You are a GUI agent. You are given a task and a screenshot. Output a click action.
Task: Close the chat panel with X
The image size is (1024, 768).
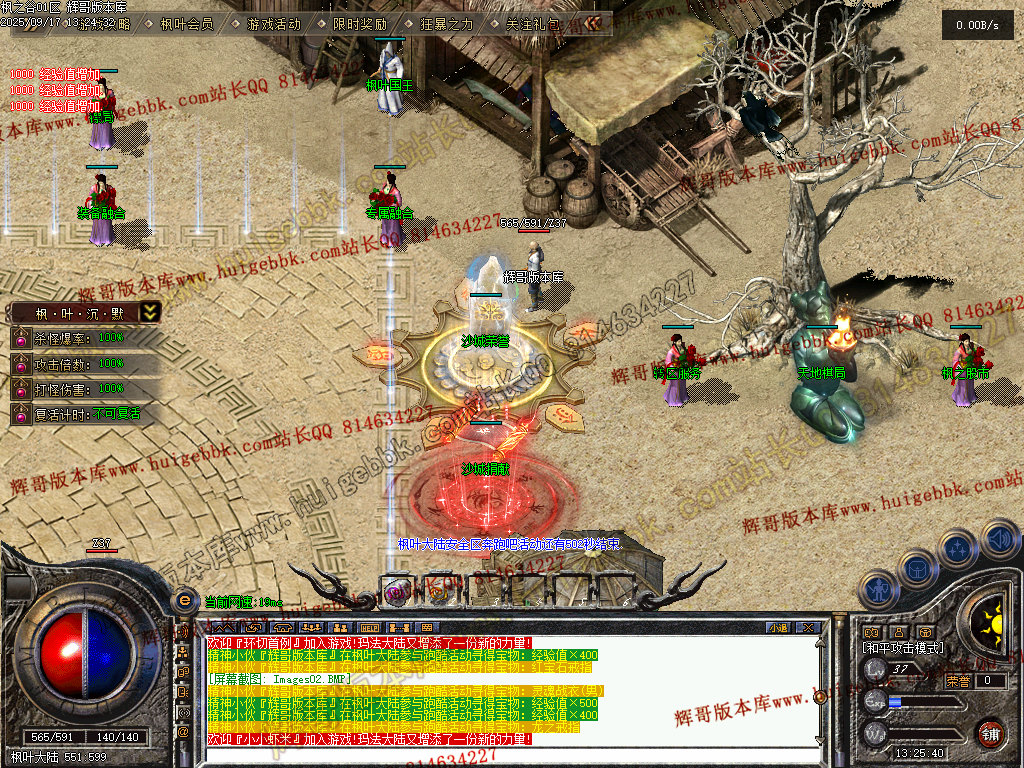pos(809,628)
